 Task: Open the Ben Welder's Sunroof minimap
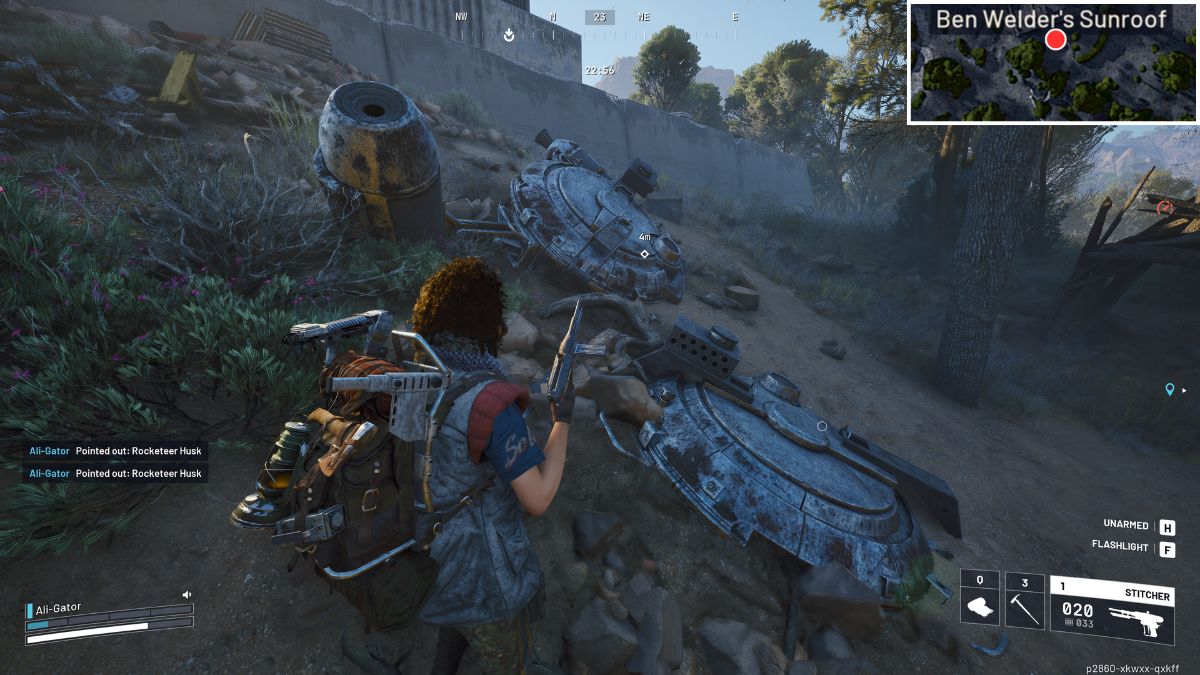tap(1052, 62)
